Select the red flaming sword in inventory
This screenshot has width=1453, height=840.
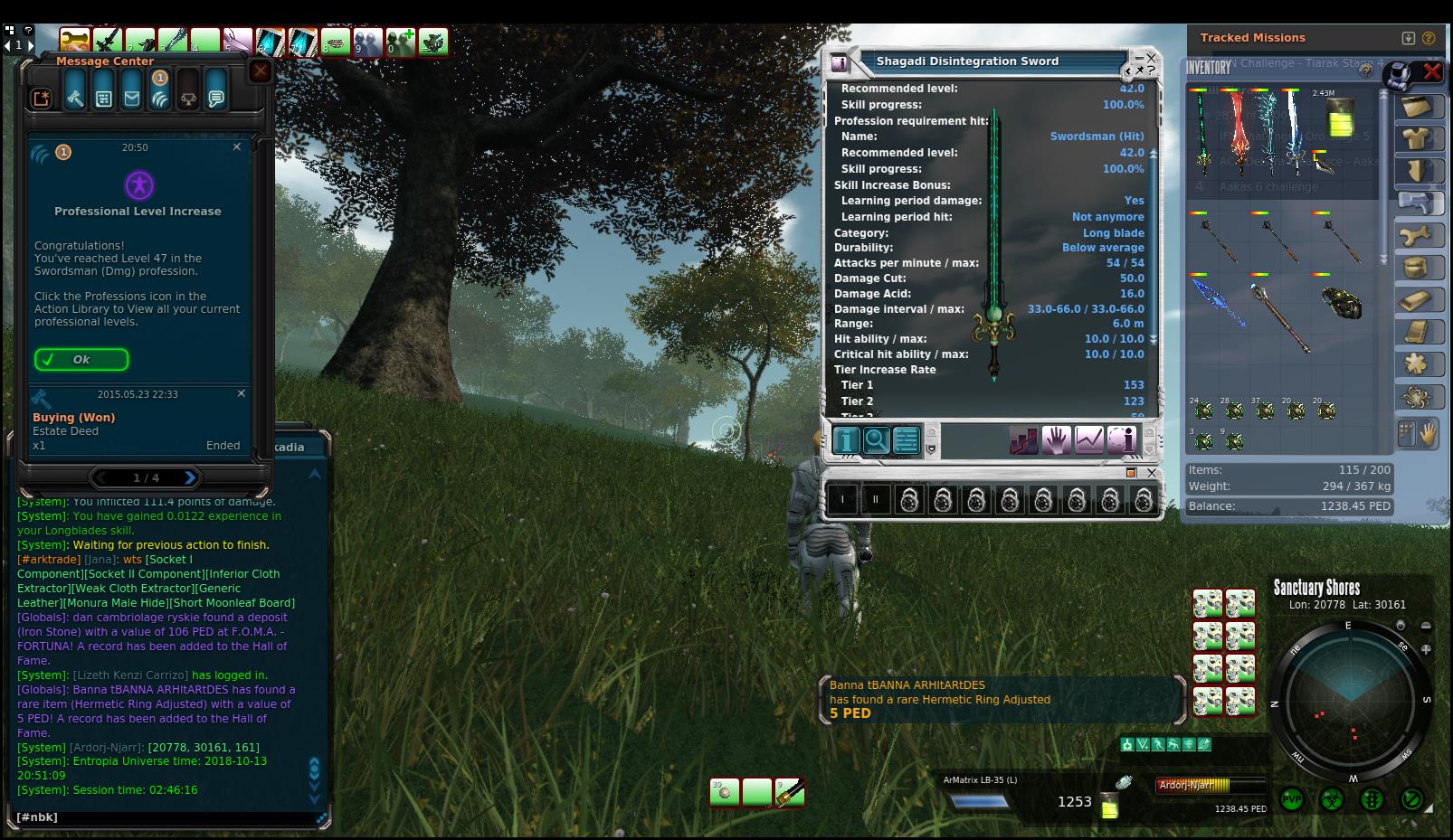[x=1238, y=132]
